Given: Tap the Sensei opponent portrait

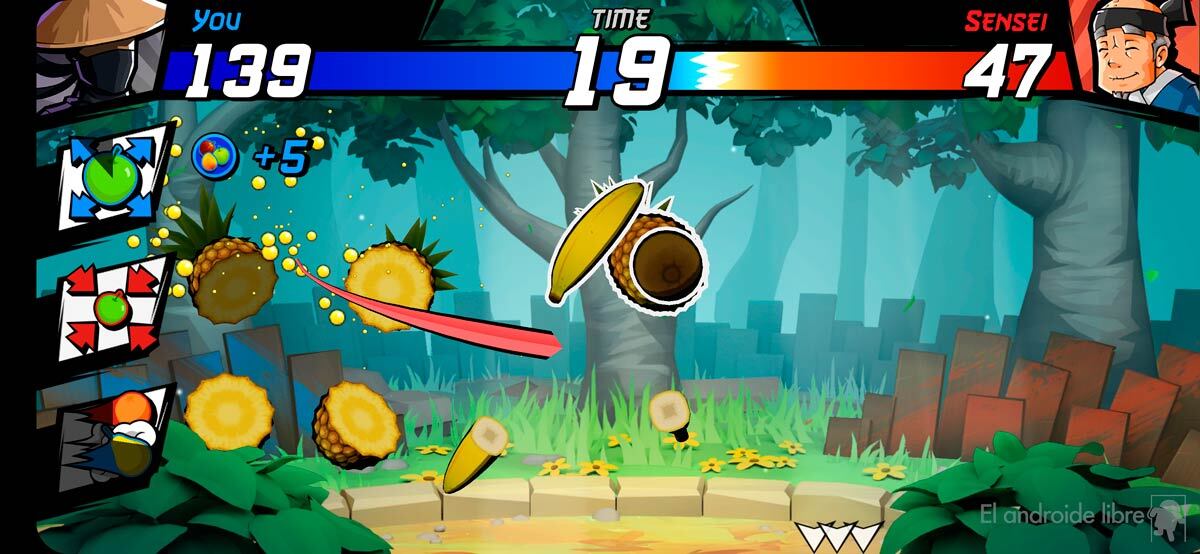Looking at the screenshot, I should [x=1135, y=50].
